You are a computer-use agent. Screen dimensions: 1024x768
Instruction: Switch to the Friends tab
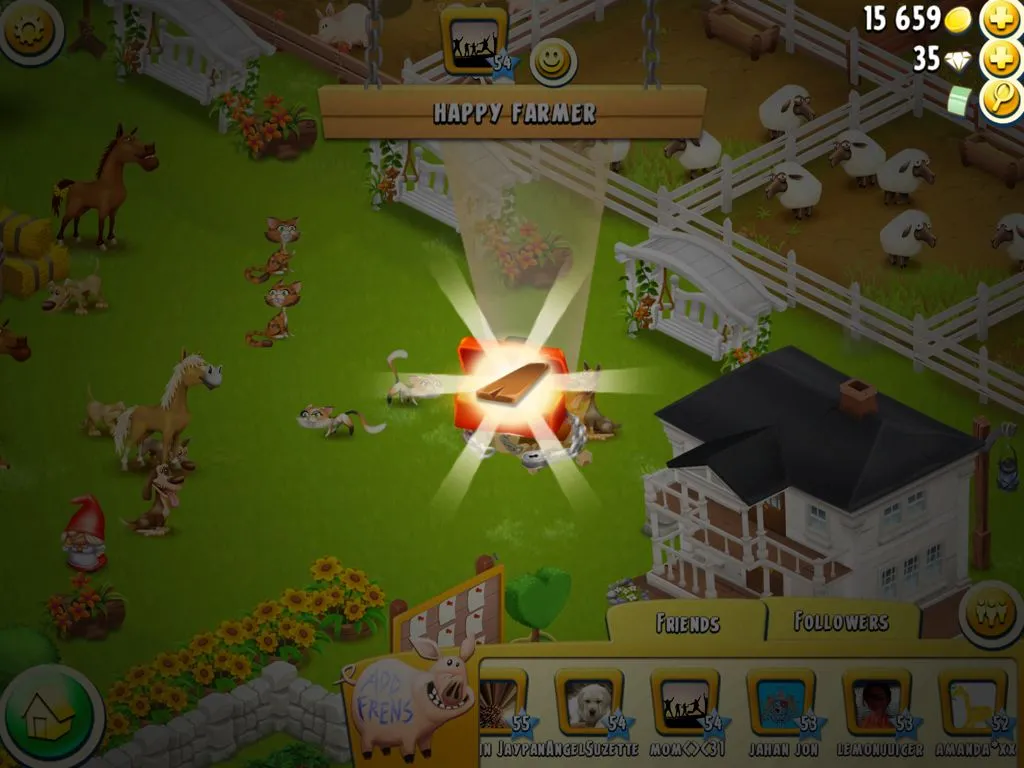pos(687,623)
